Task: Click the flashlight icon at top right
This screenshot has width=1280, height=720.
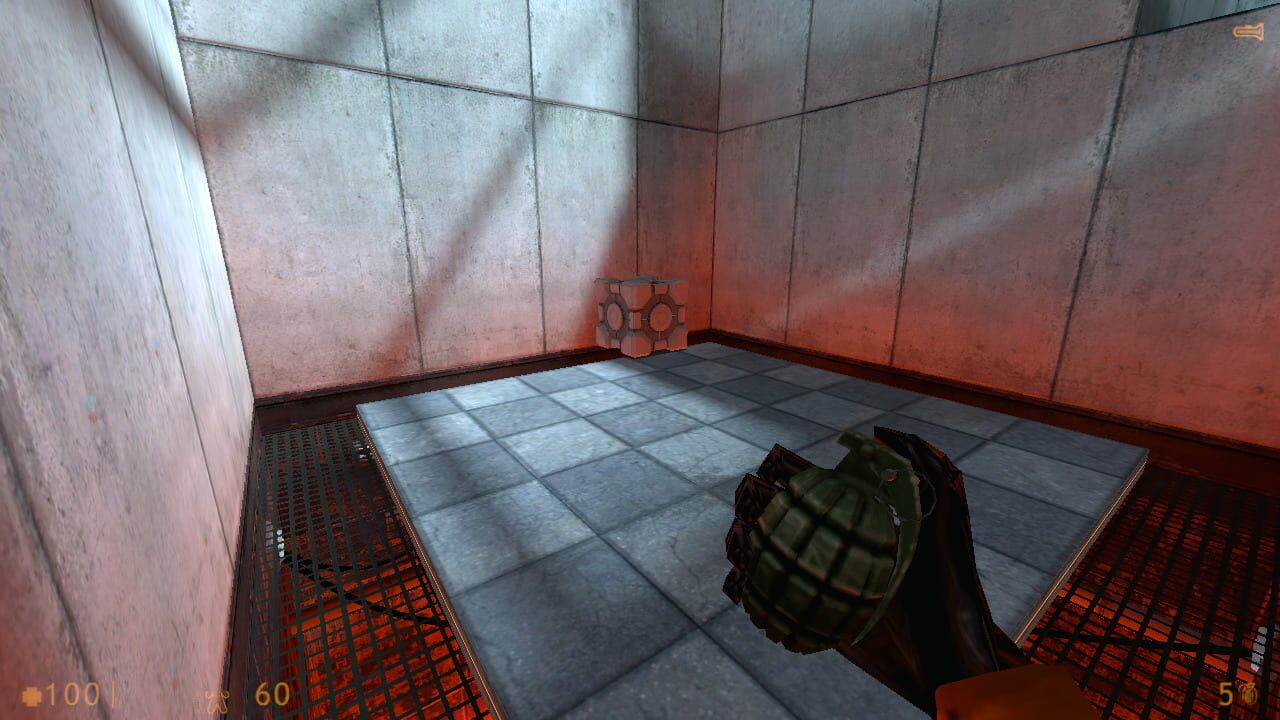Action: click(x=1248, y=31)
